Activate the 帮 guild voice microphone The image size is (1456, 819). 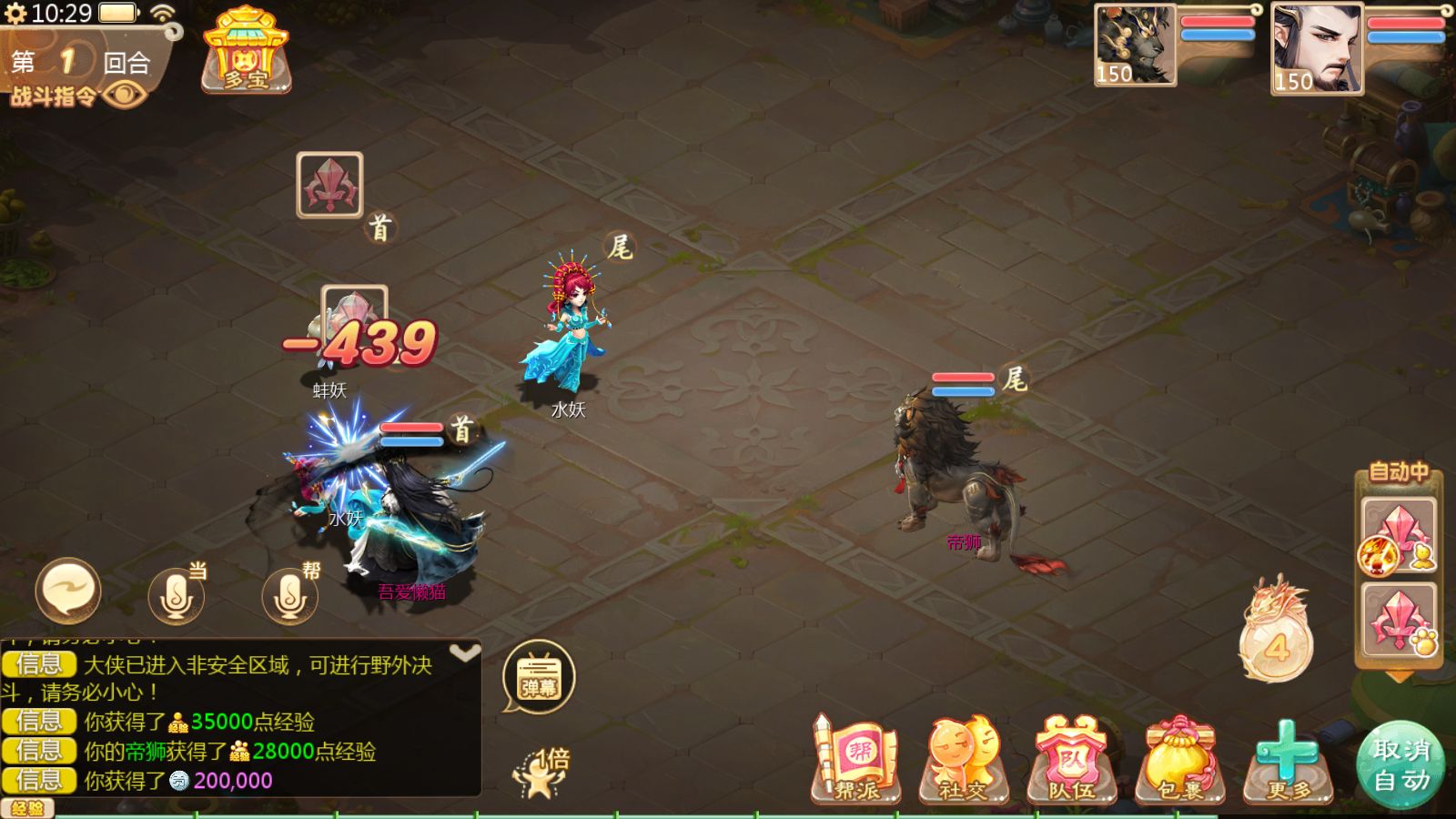290,595
